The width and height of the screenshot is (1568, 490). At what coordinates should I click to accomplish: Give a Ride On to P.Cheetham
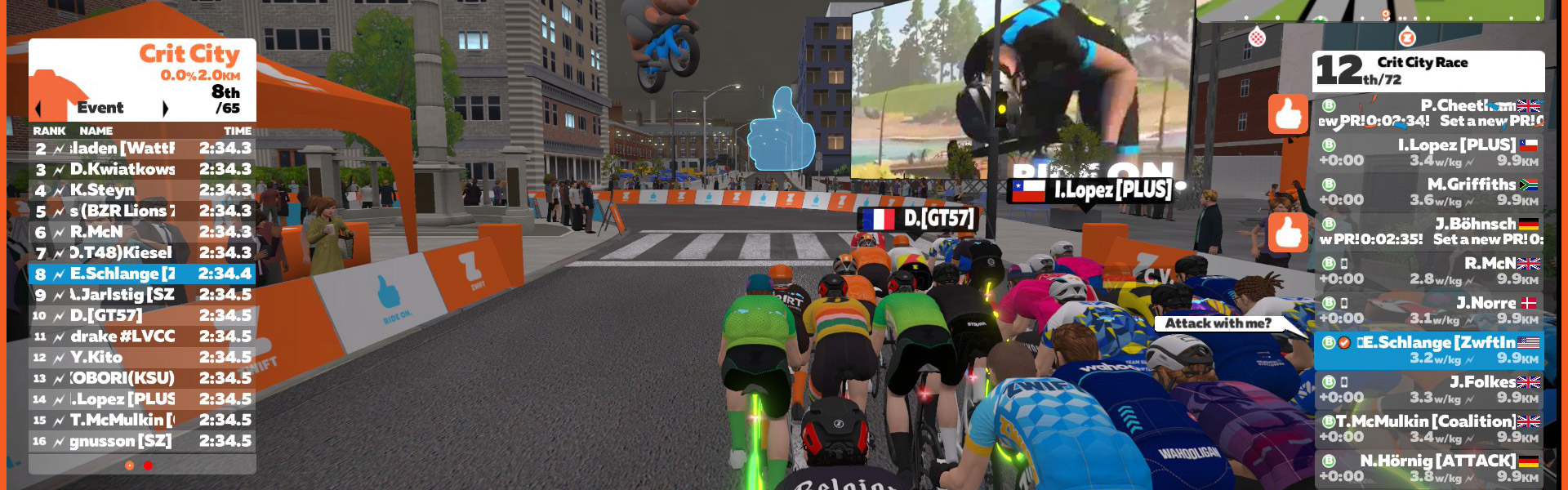1288,114
